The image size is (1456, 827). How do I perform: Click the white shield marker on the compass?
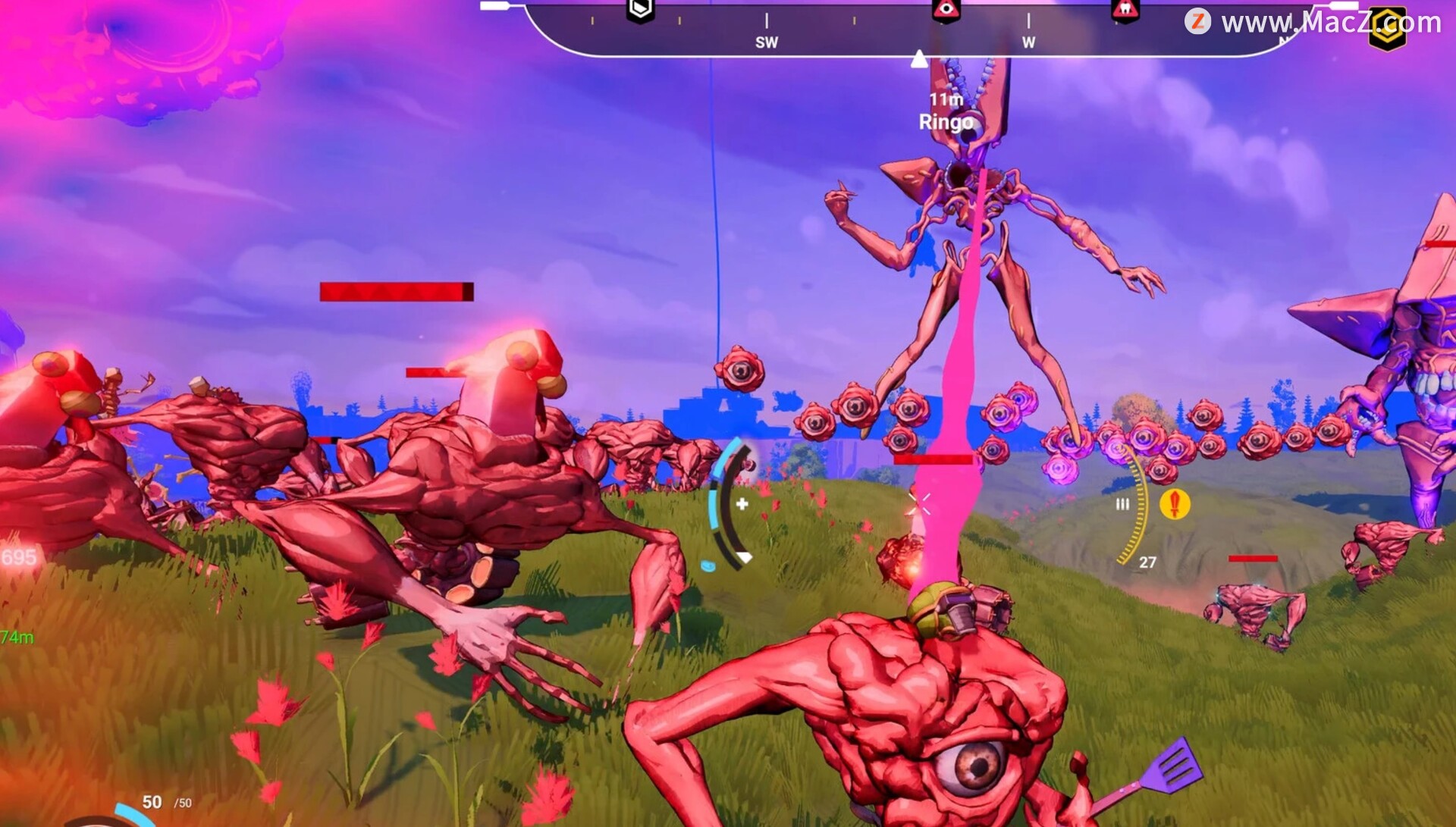pyautogui.click(x=640, y=10)
